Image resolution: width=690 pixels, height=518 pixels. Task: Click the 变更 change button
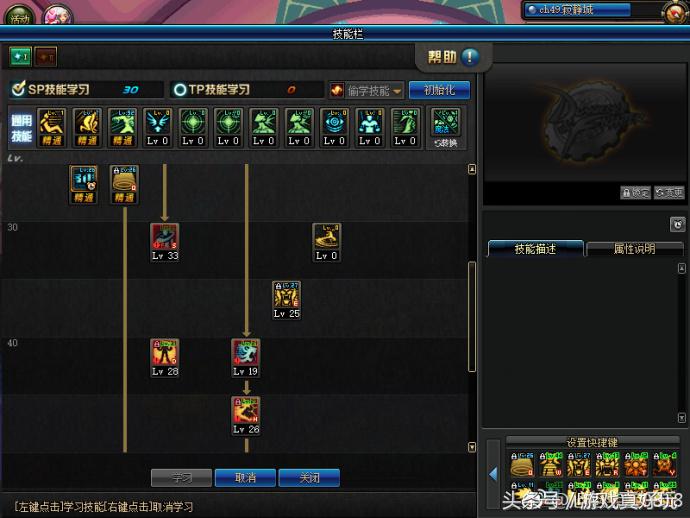pyautogui.click(x=669, y=193)
